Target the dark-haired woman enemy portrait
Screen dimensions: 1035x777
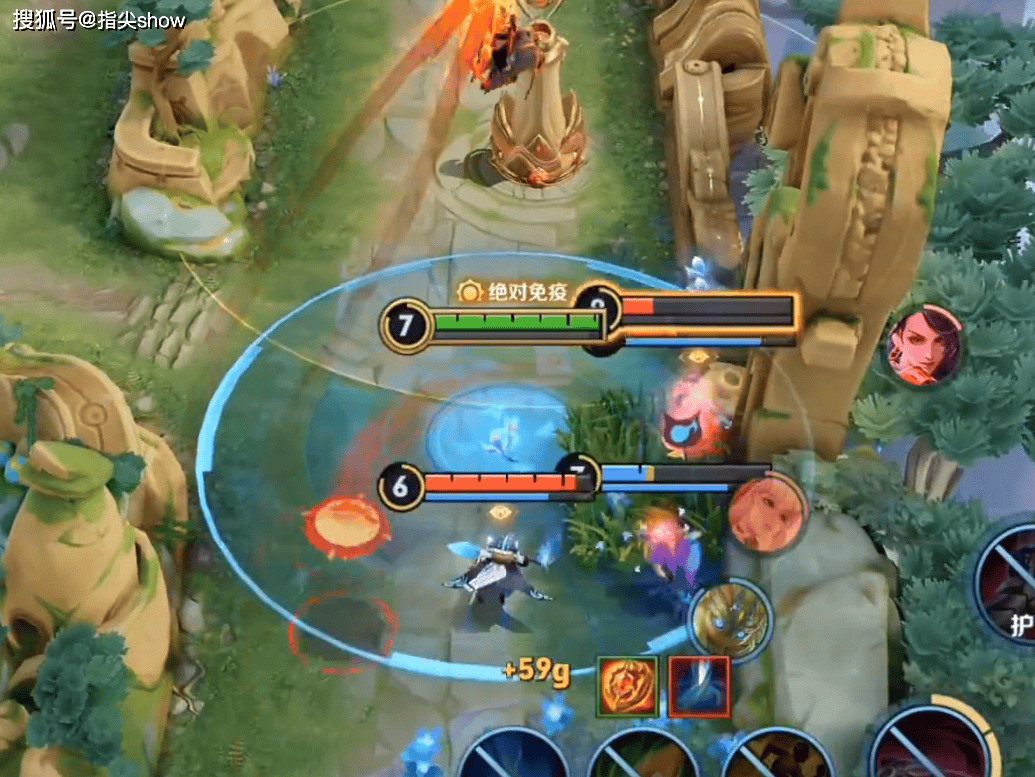click(925, 346)
